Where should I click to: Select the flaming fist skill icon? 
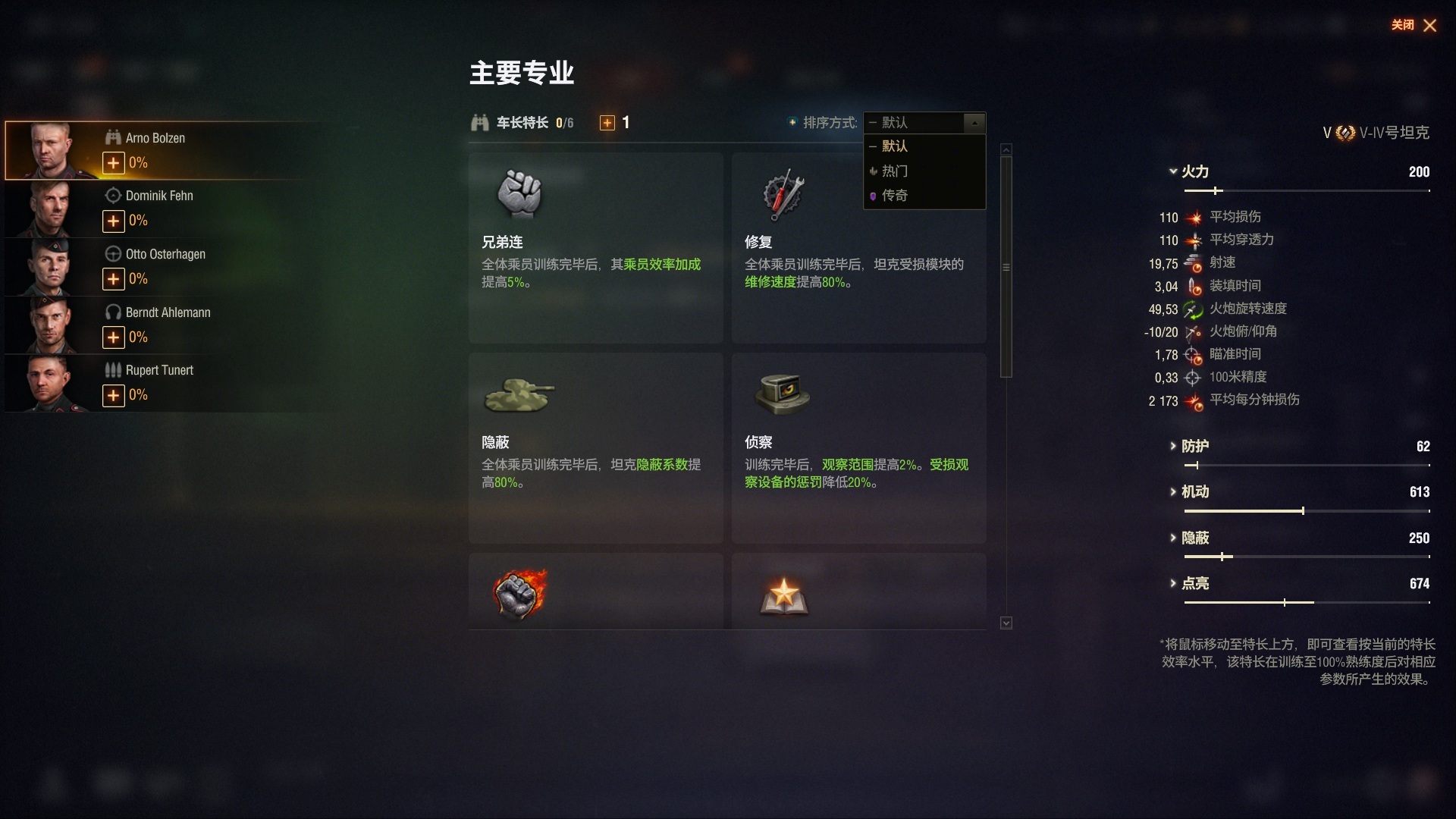[519, 593]
